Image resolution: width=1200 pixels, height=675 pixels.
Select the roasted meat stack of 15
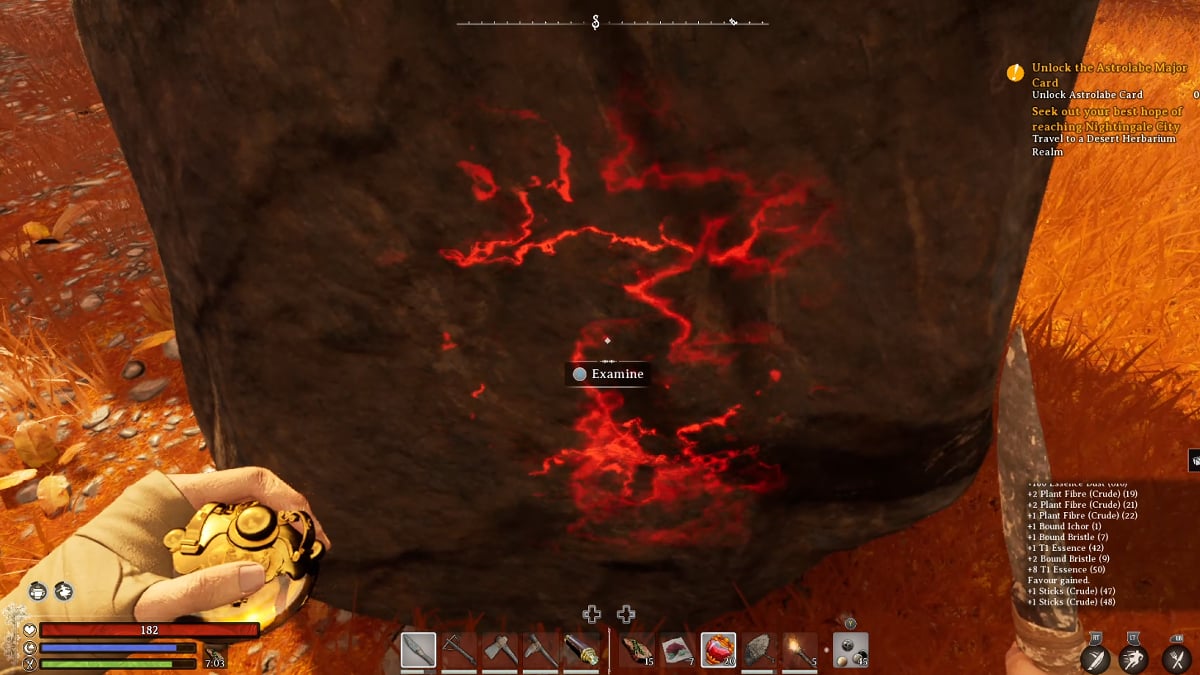[x=636, y=650]
